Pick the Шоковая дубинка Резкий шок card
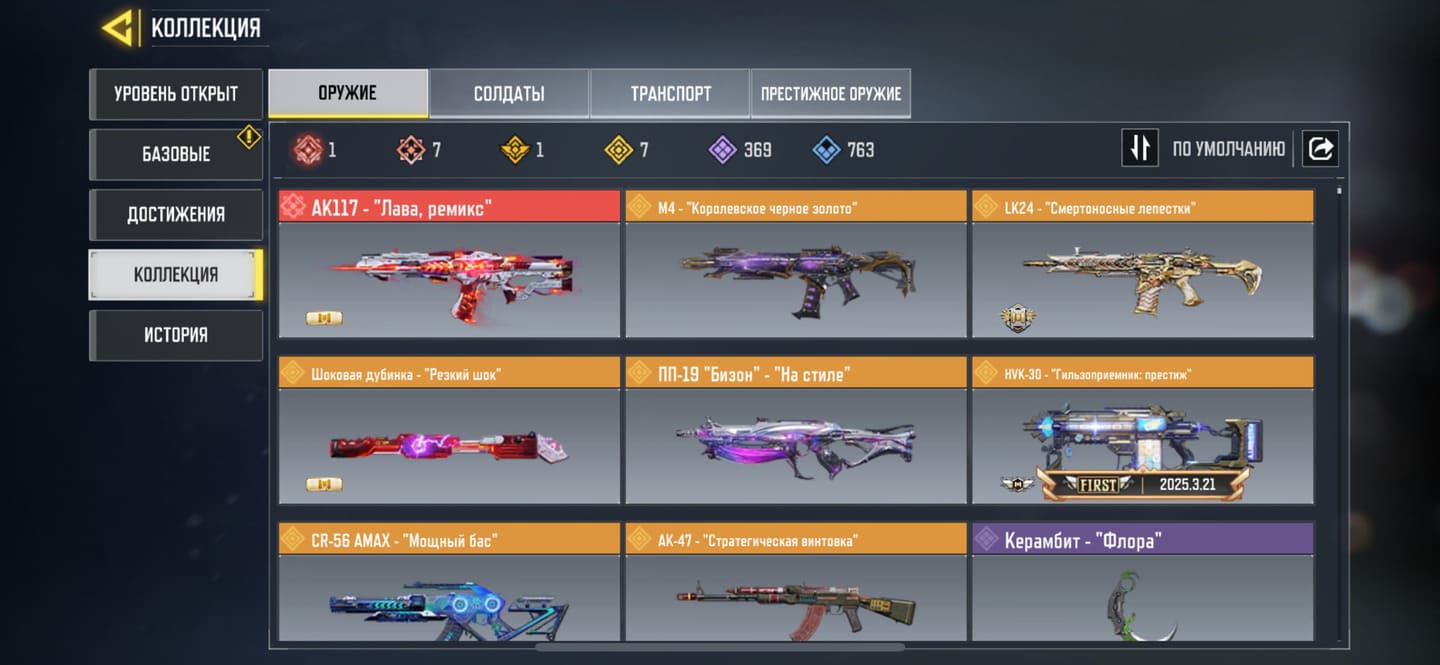This screenshot has width=1440, height=665. click(x=449, y=431)
